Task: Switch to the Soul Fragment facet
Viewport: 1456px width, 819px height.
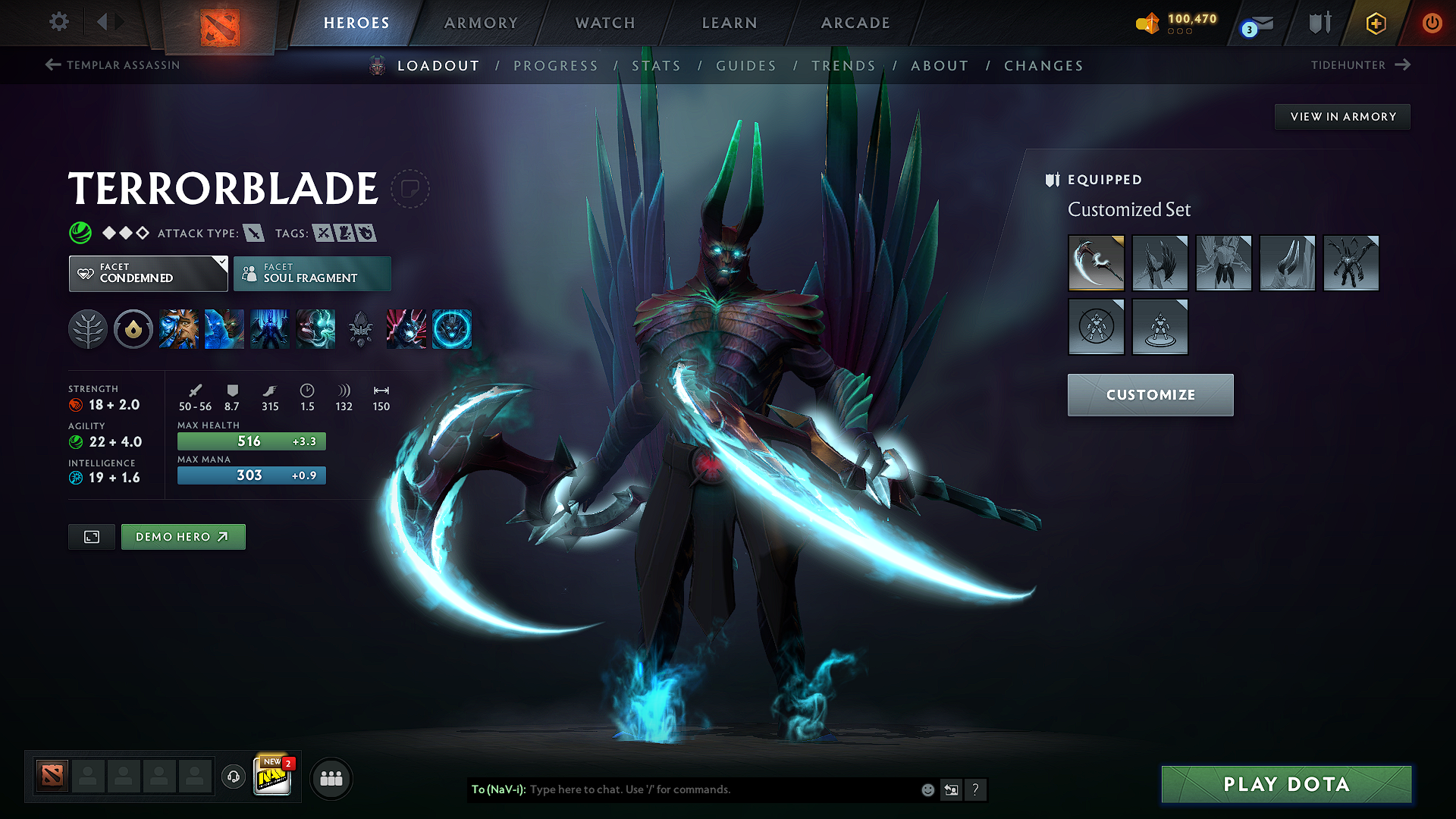Action: pos(312,273)
